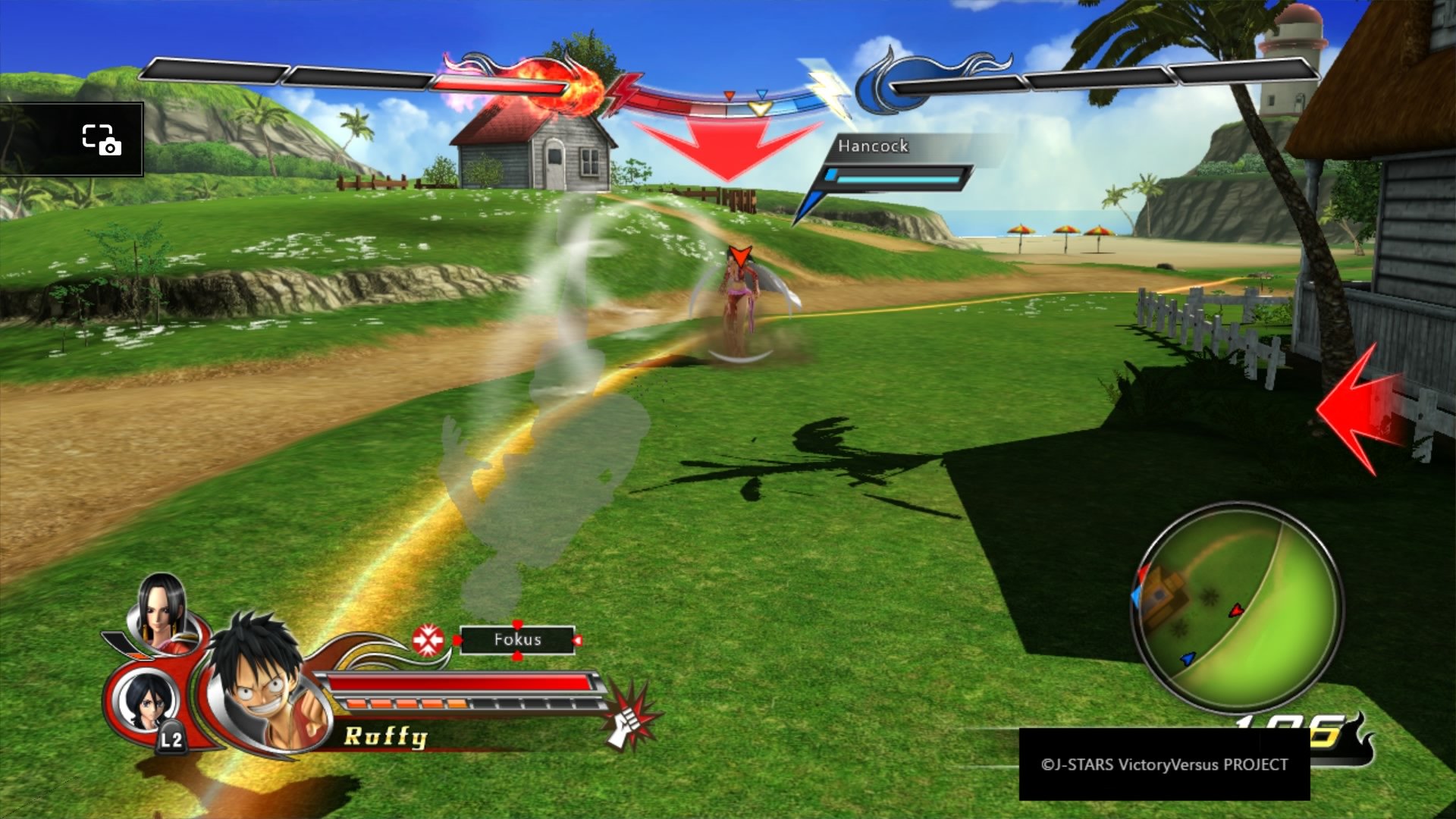Viewport: 1456px width, 819px height.
Task: Select Ruffy's character portrait
Action: point(258,675)
